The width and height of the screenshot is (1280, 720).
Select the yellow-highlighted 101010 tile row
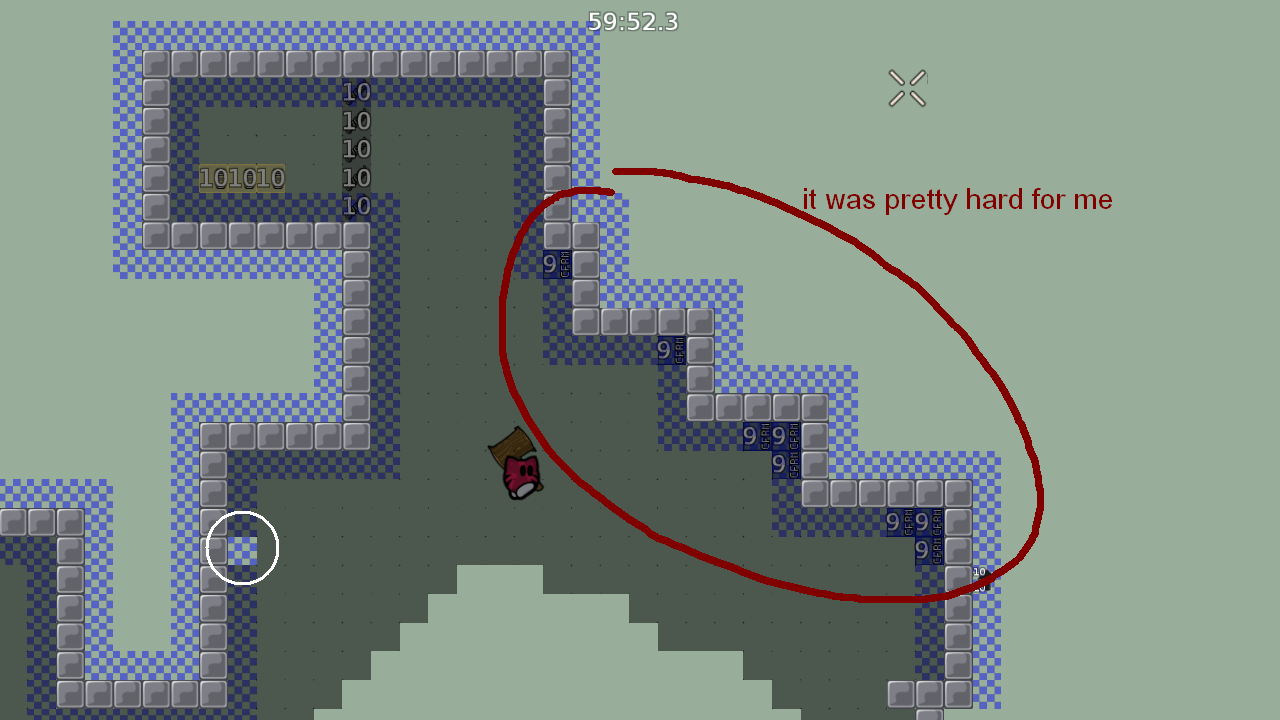point(243,178)
